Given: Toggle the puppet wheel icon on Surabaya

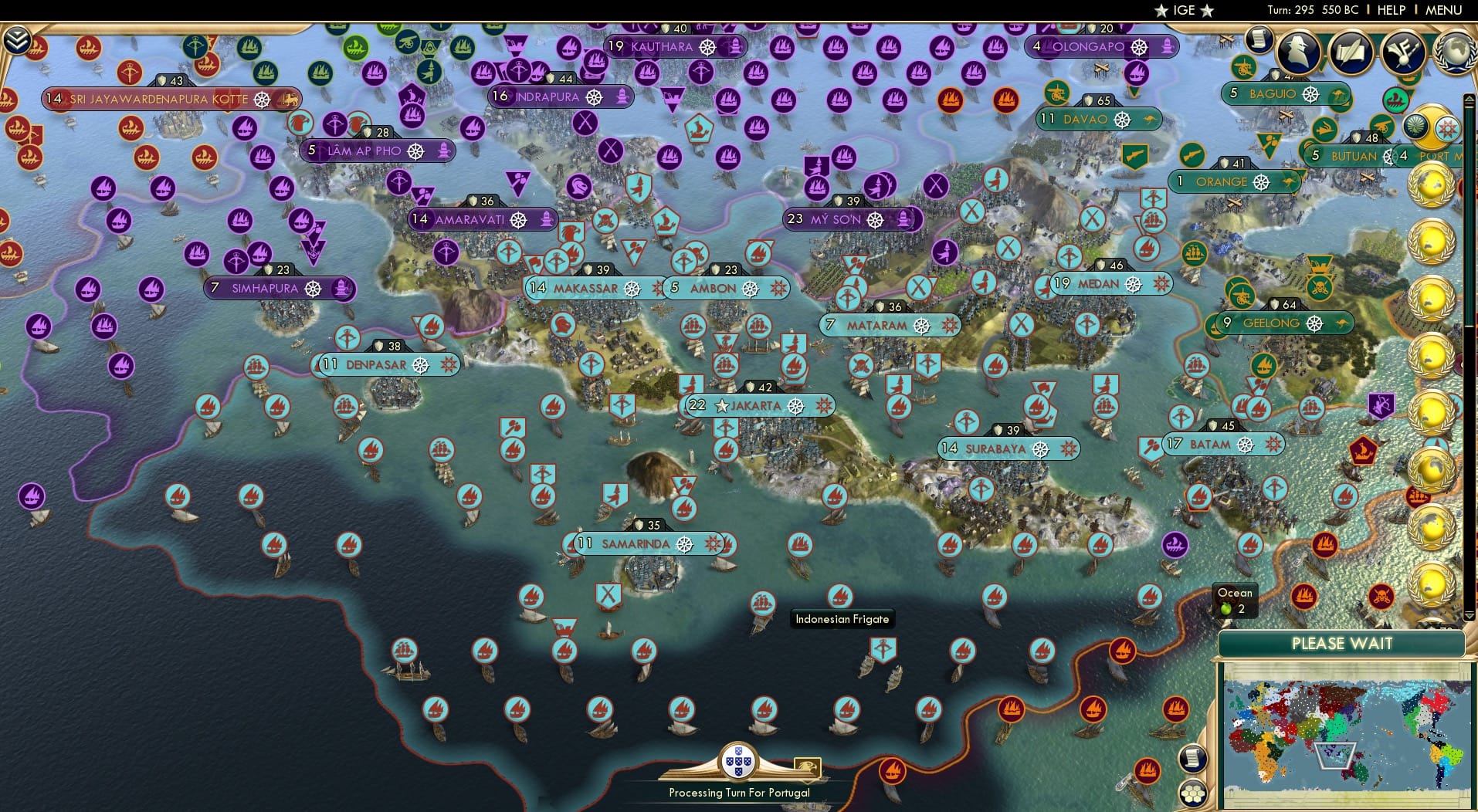Looking at the screenshot, I should point(1042,448).
